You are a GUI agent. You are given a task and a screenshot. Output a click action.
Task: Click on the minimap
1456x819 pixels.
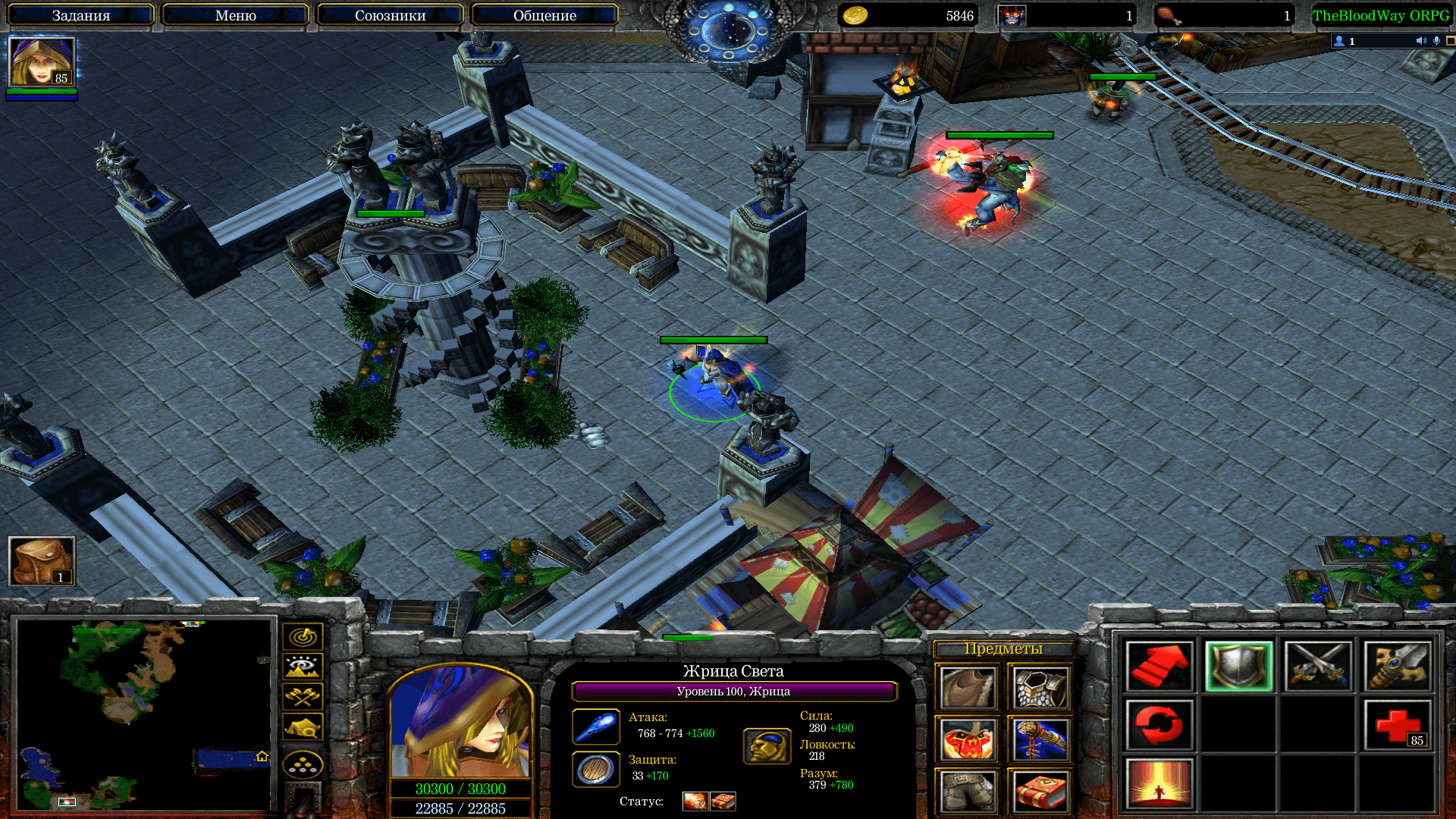click(144, 714)
